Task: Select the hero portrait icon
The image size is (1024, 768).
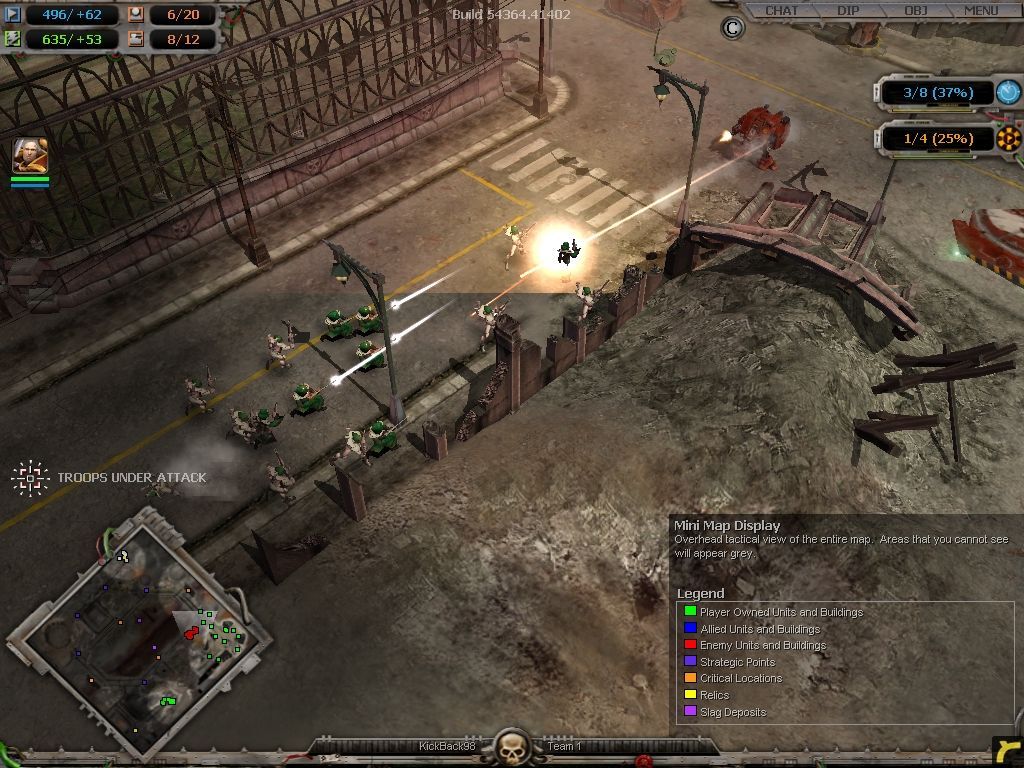Action: [29, 156]
